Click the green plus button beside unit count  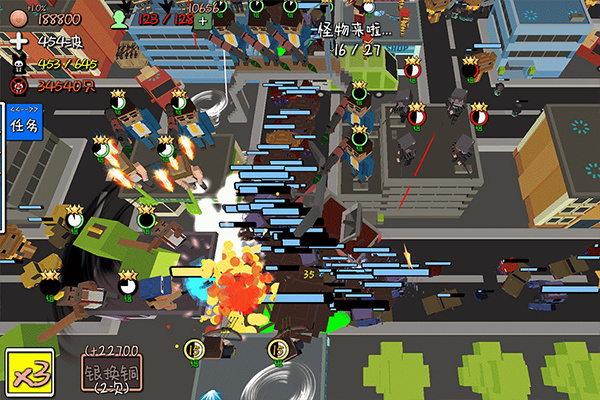[203, 20]
